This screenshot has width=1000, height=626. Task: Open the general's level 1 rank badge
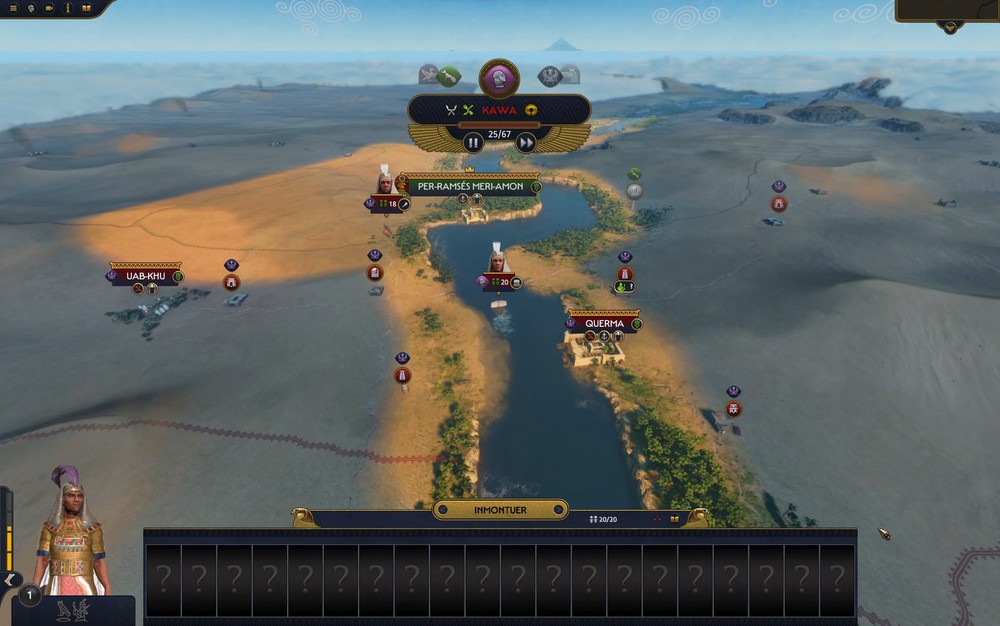[30, 596]
